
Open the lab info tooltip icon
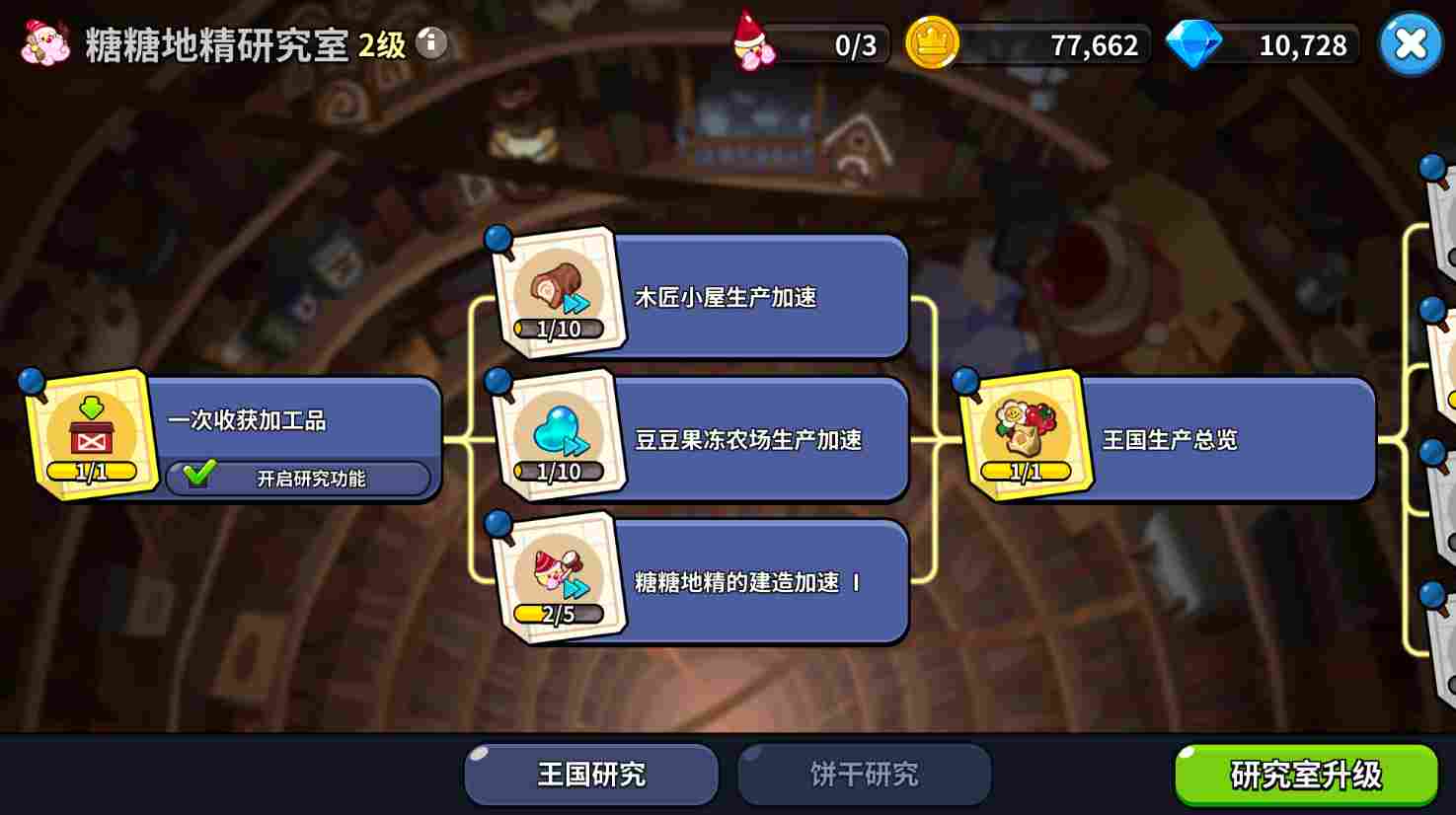pyautogui.click(x=431, y=43)
